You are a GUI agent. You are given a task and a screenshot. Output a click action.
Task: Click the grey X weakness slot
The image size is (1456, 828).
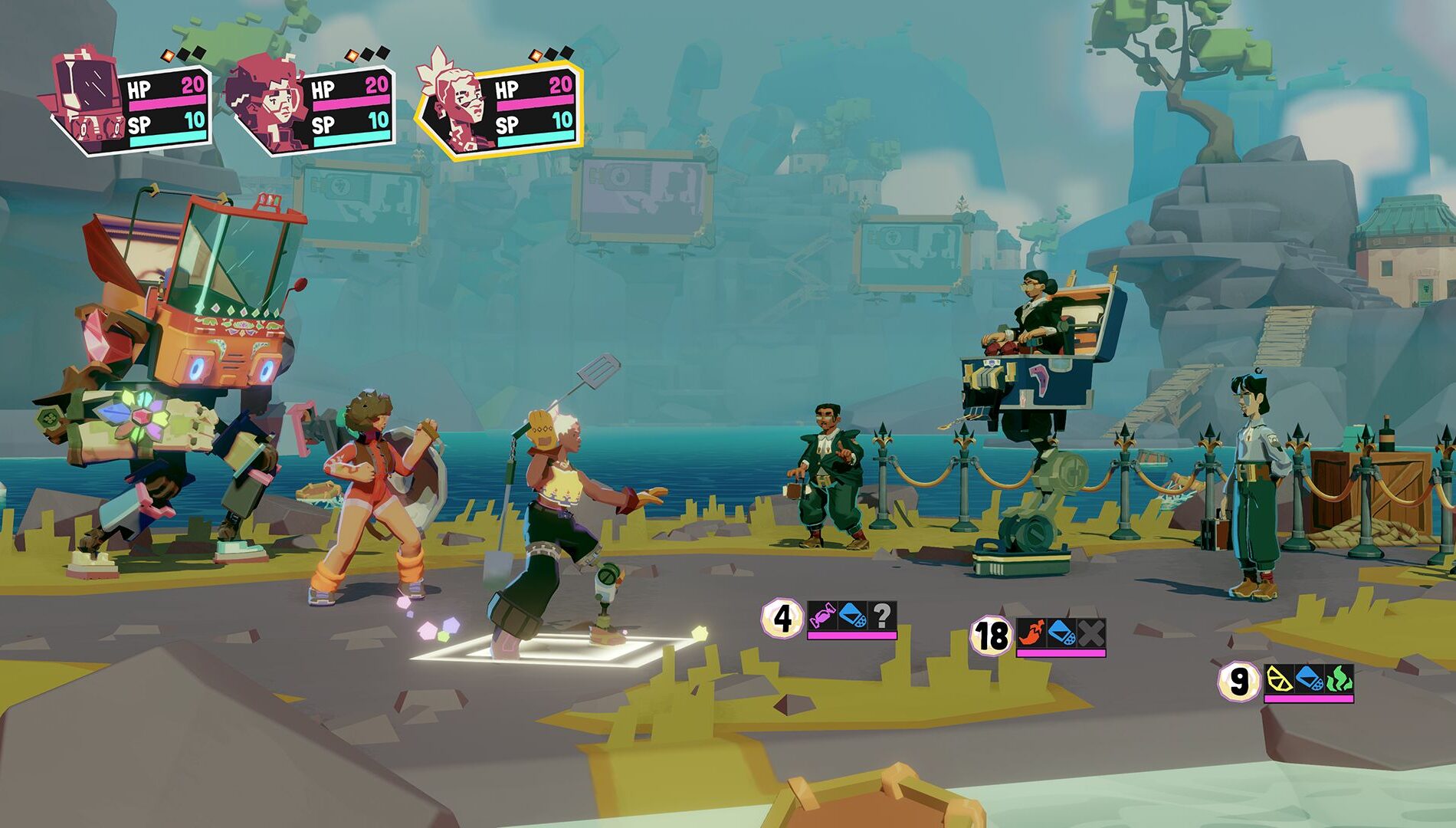[1091, 633]
